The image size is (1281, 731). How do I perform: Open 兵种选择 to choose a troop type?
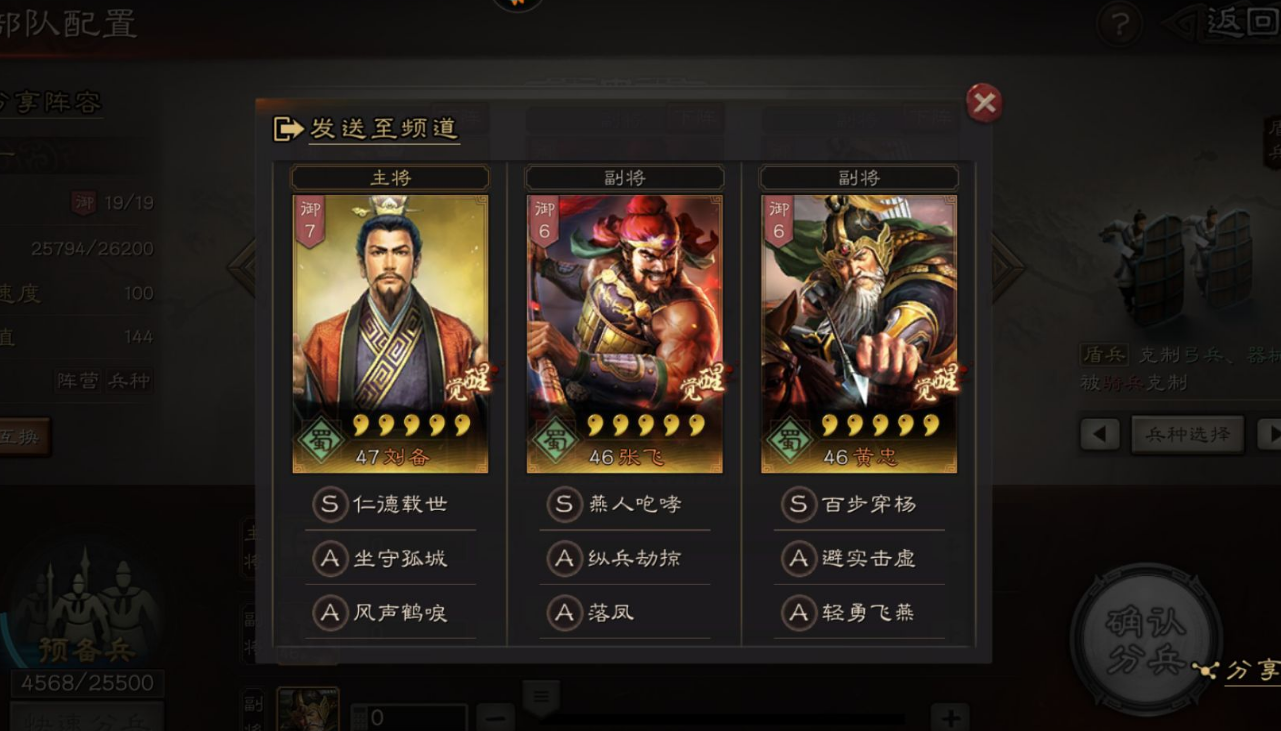tap(1186, 435)
